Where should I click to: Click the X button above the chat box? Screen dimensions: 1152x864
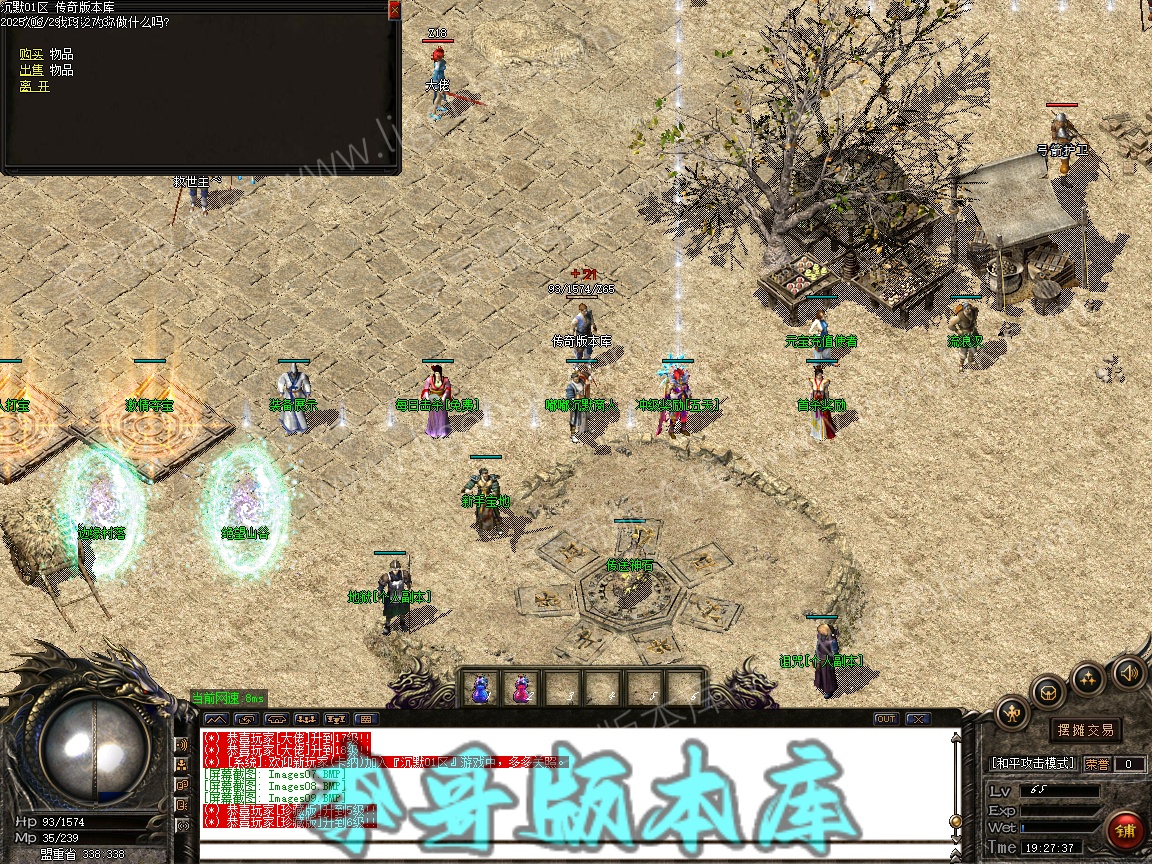click(917, 718)
